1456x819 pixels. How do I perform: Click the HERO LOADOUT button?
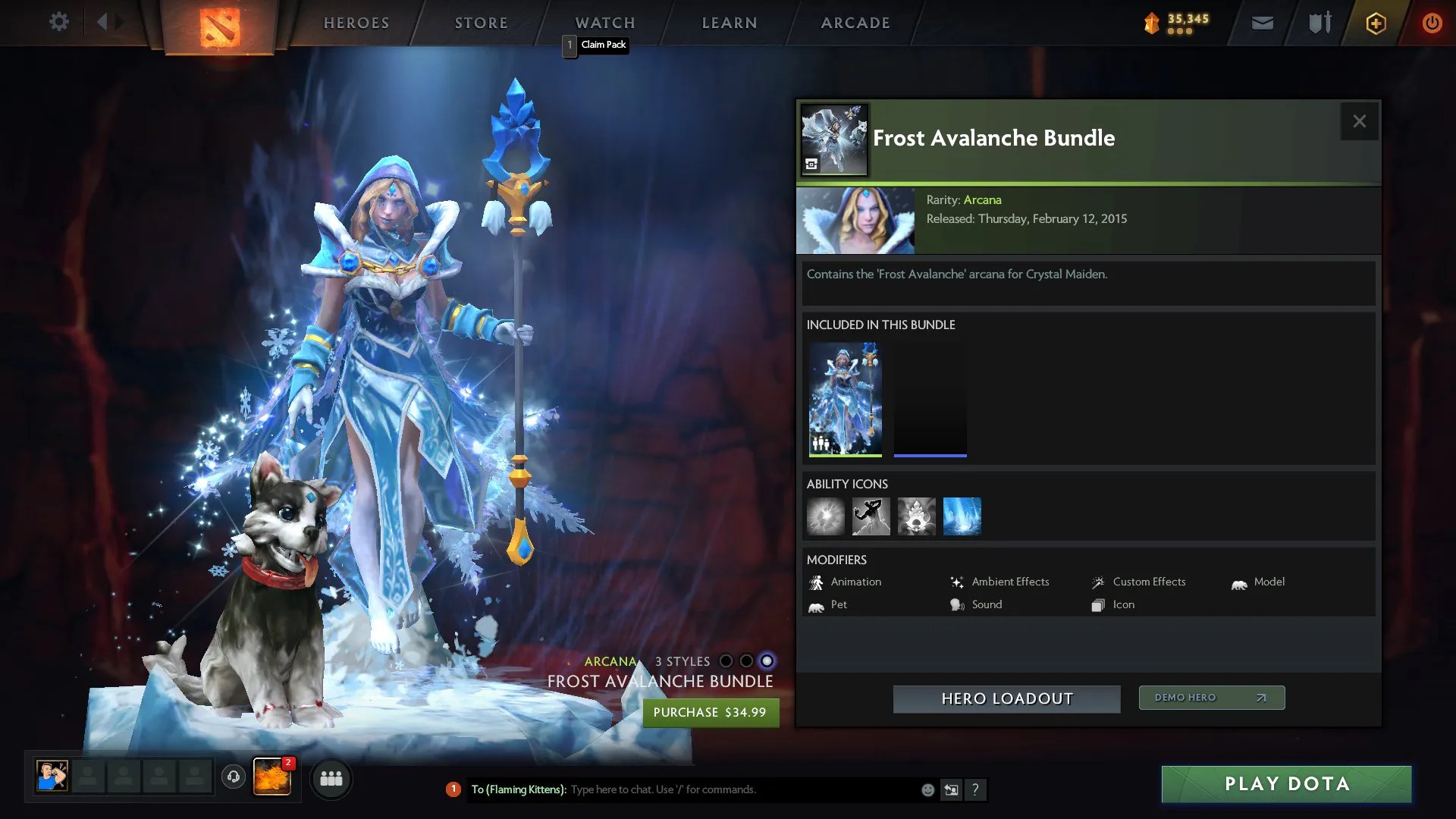(x=1006, y=698)
